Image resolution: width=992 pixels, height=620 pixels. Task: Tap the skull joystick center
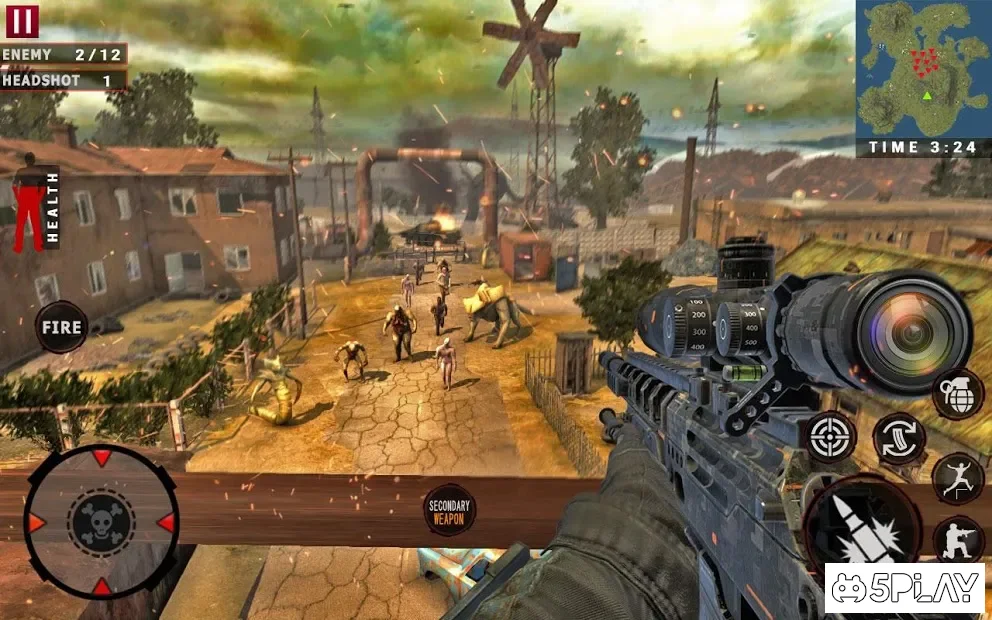click(101, 522)
